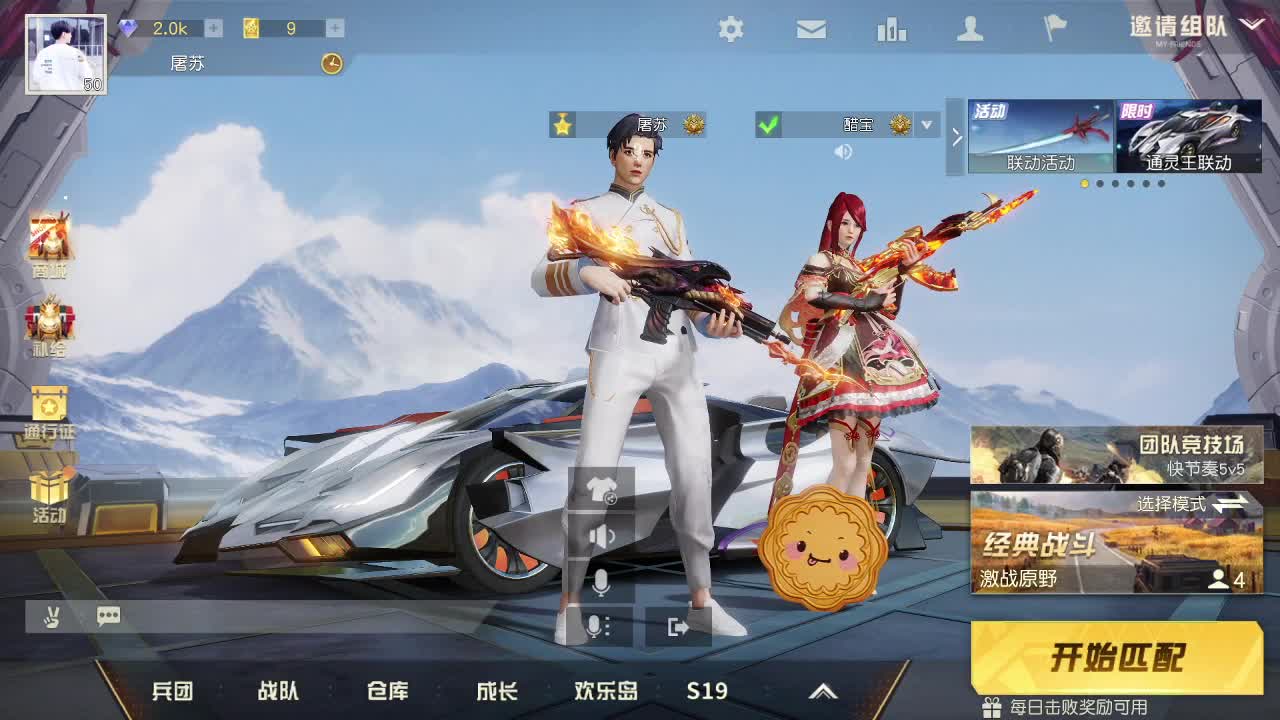This screenshot has width=1280, height=720.
Task: Leave the team using the exit icon
Action: [676, 625]
